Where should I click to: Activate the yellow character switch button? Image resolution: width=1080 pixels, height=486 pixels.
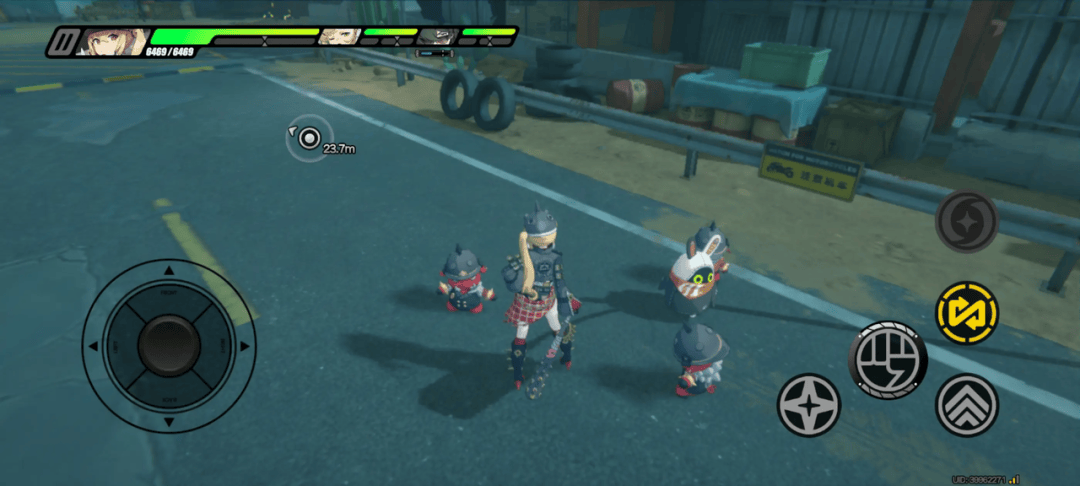pos(967,312)
